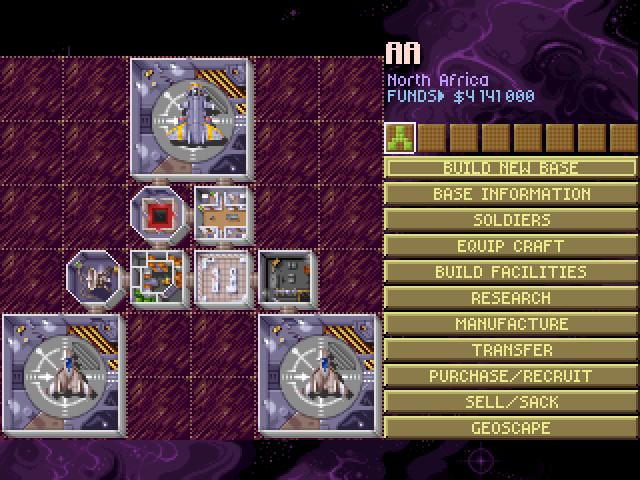This screenshot has height=480, width=640.
Task: Choose Build Facilities
Action: coord(510,271)
